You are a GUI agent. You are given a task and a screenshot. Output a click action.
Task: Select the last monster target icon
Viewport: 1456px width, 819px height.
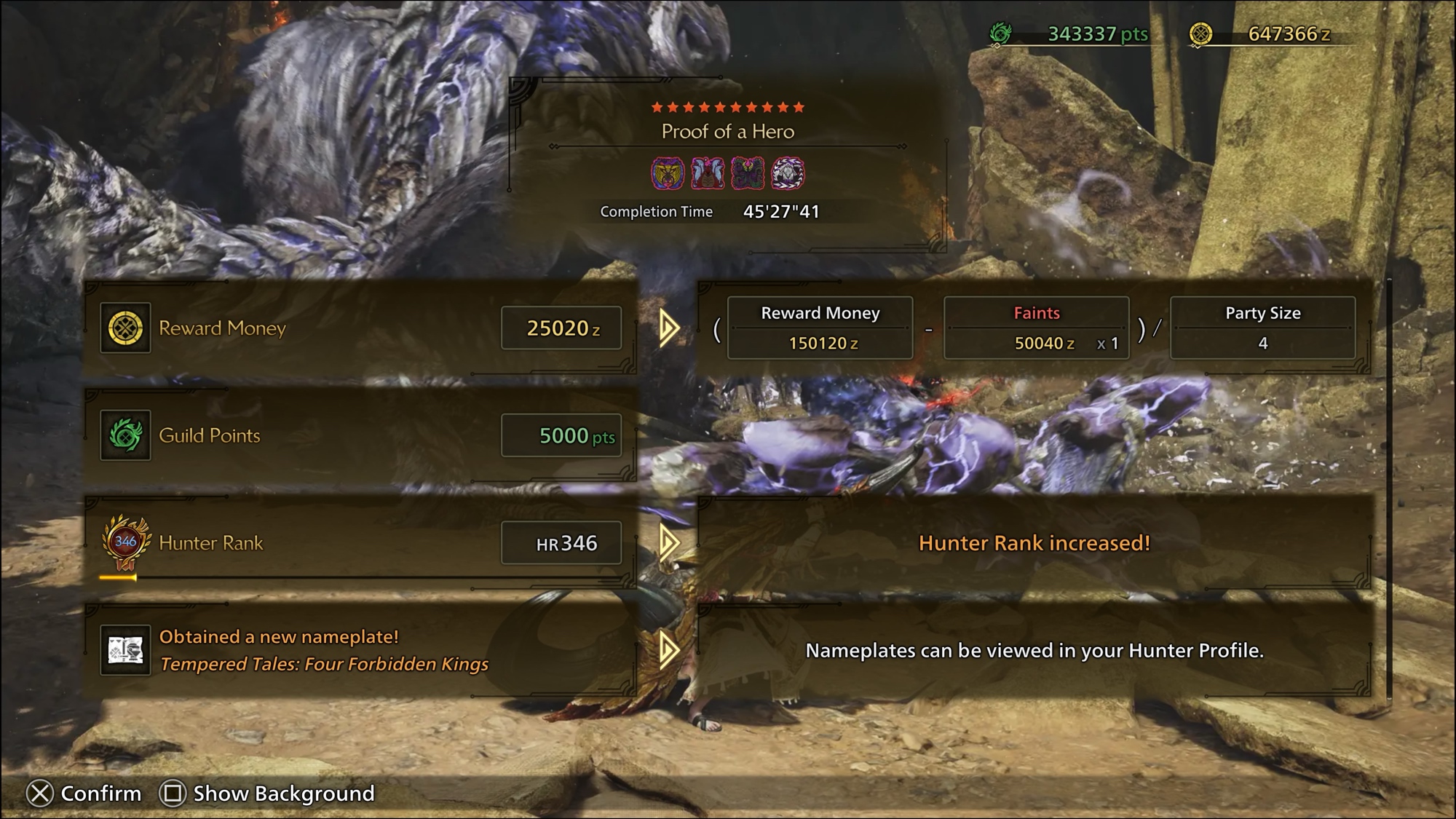point(788,173)
